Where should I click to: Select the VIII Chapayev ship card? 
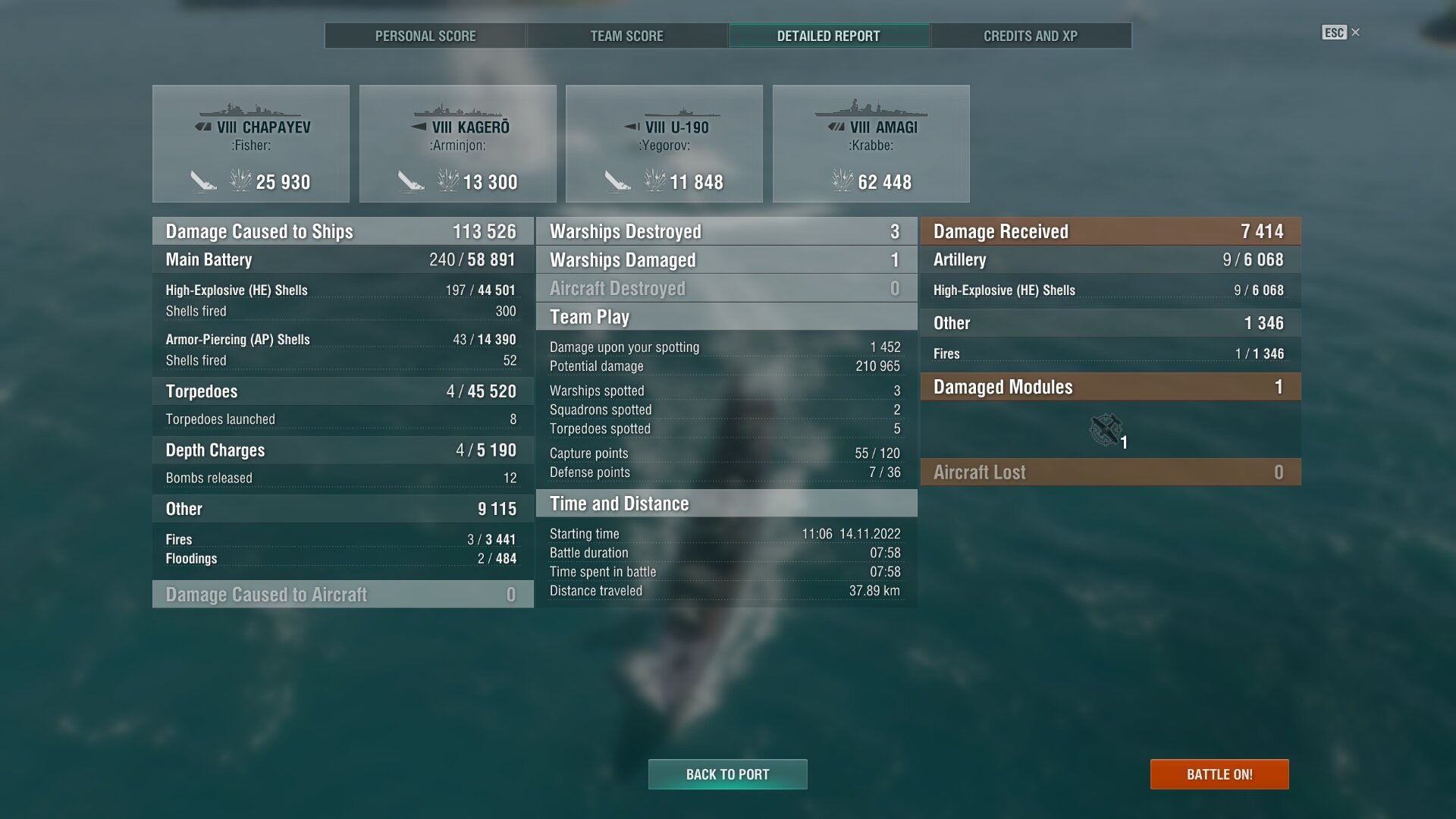tap(251, 143)
